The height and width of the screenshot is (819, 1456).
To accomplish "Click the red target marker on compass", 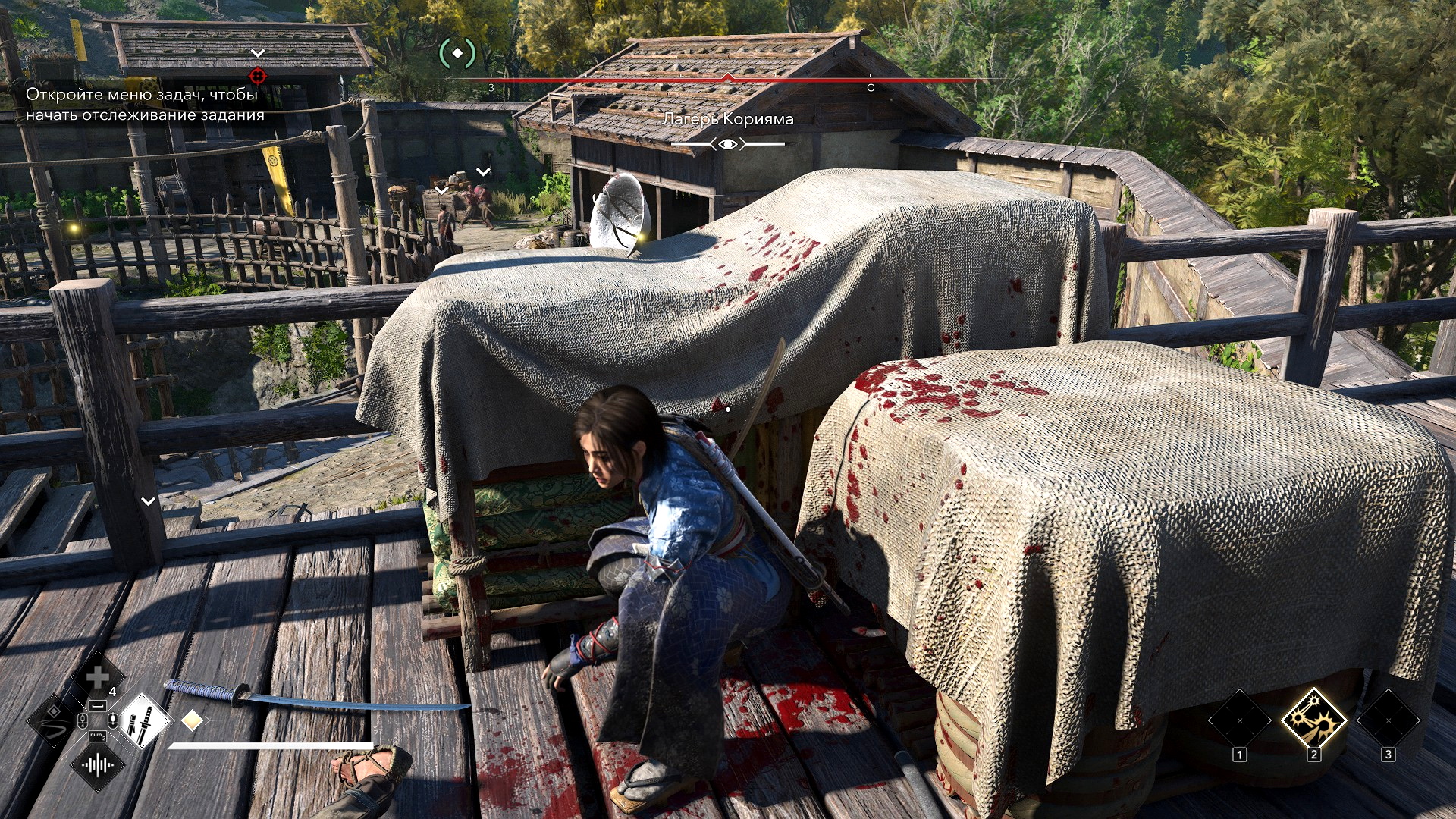I will (258, 76).
